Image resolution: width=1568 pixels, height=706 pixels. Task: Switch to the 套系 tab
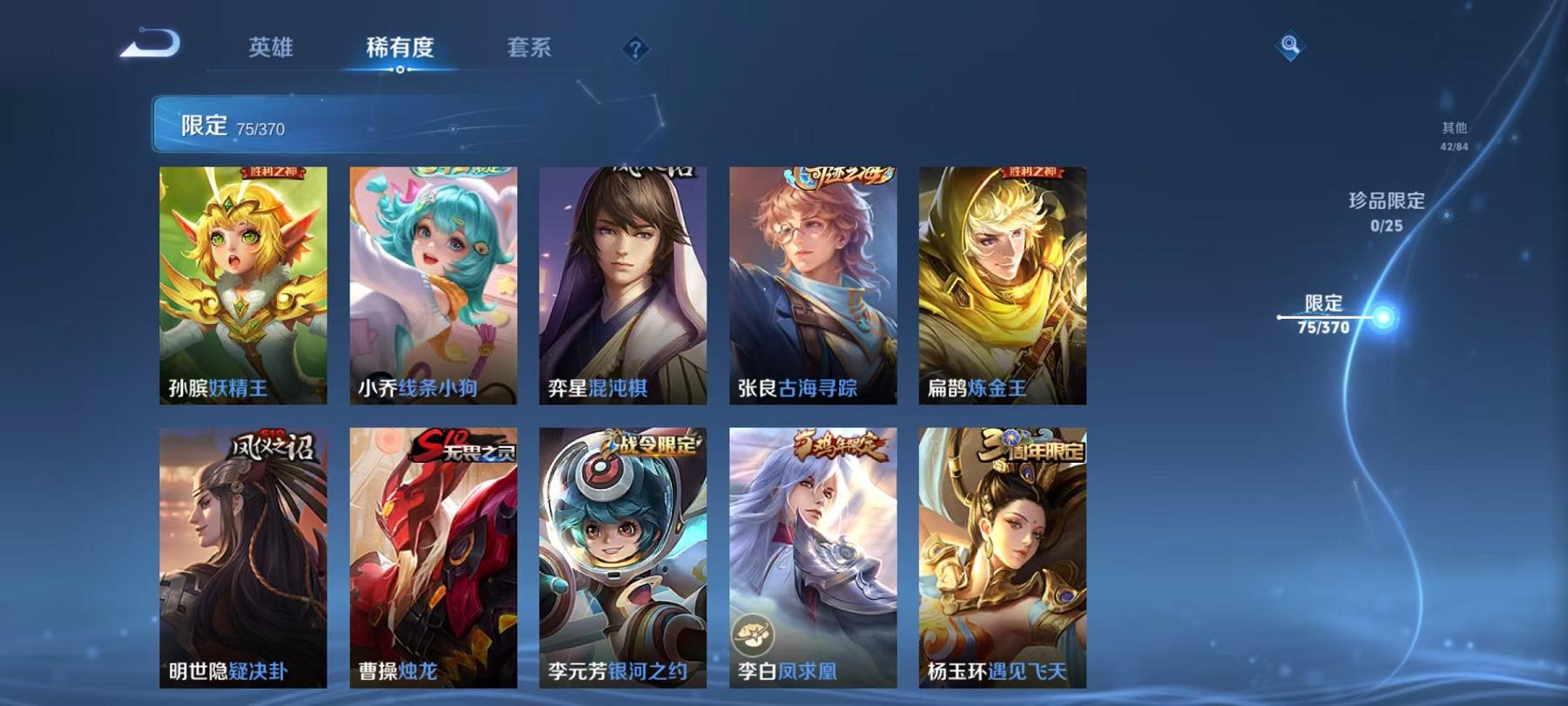point(531,50)
